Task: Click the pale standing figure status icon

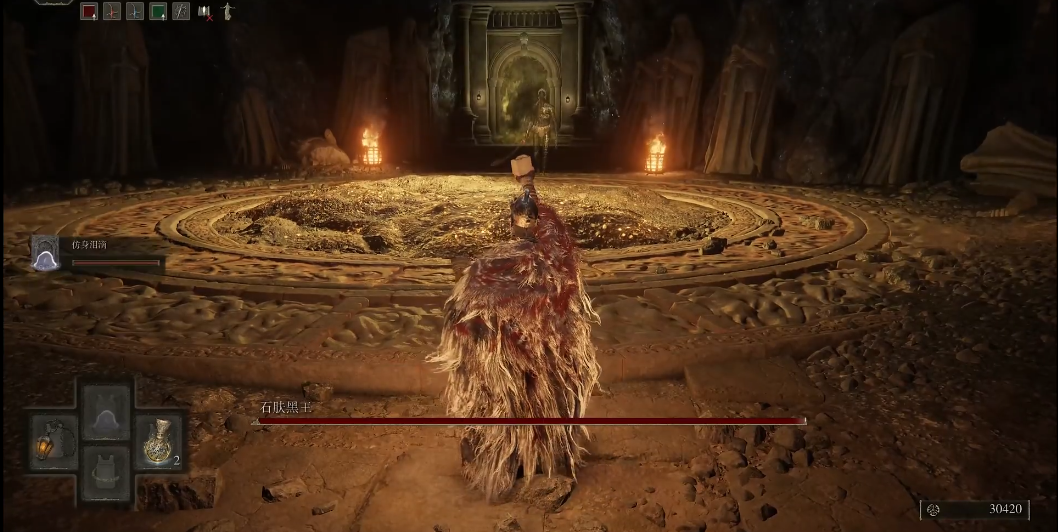Action: click(x=227, y=12)
